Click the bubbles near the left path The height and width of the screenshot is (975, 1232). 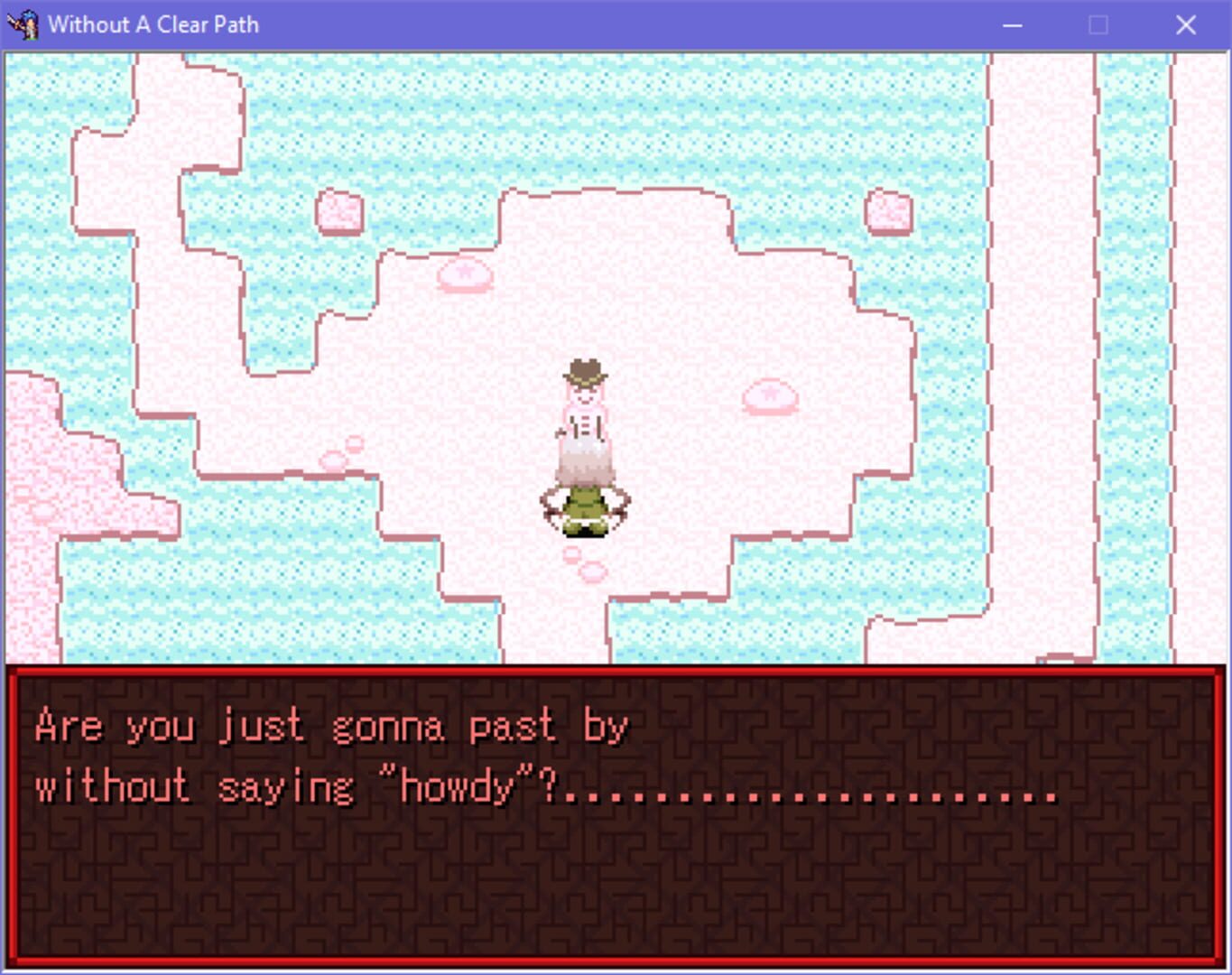341,451
